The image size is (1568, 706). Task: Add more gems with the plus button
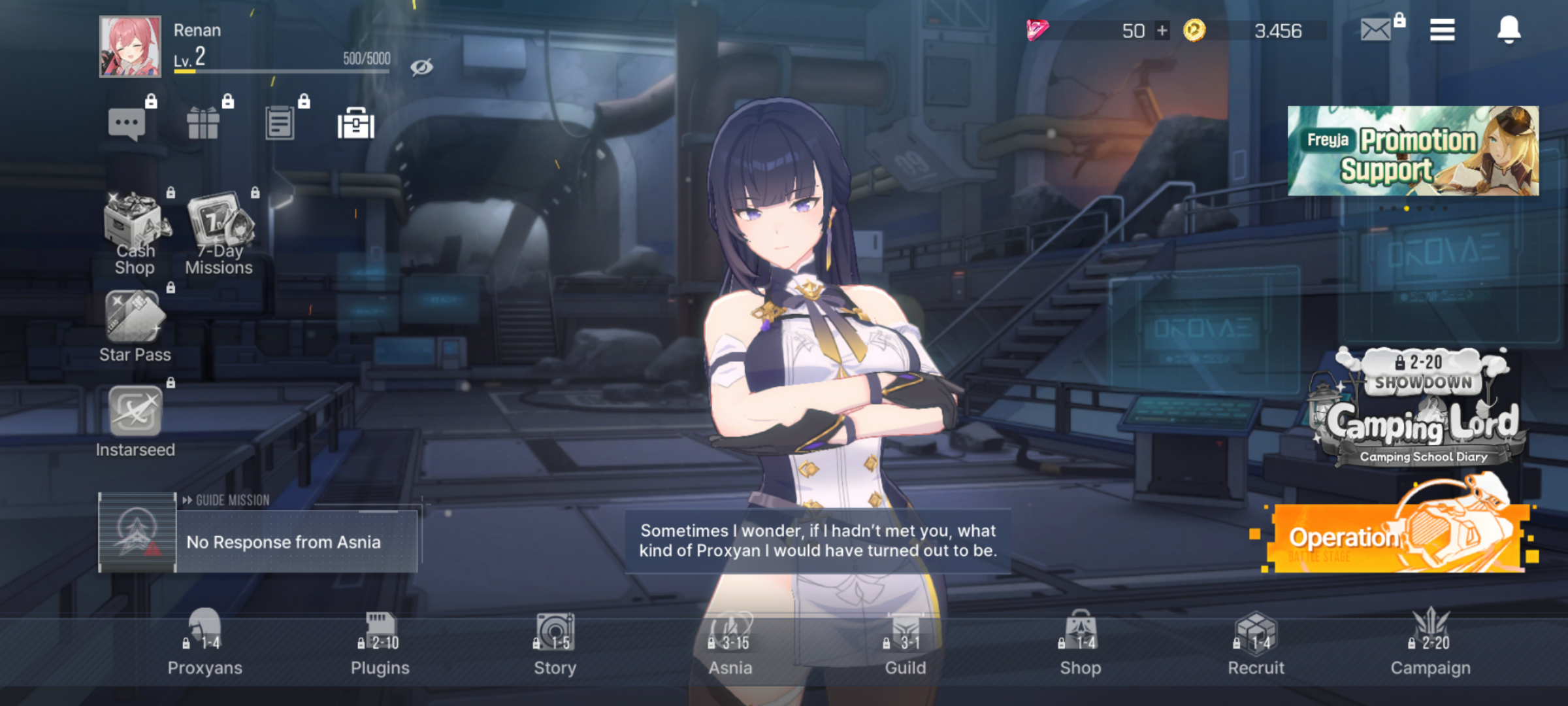(1162, 31)
